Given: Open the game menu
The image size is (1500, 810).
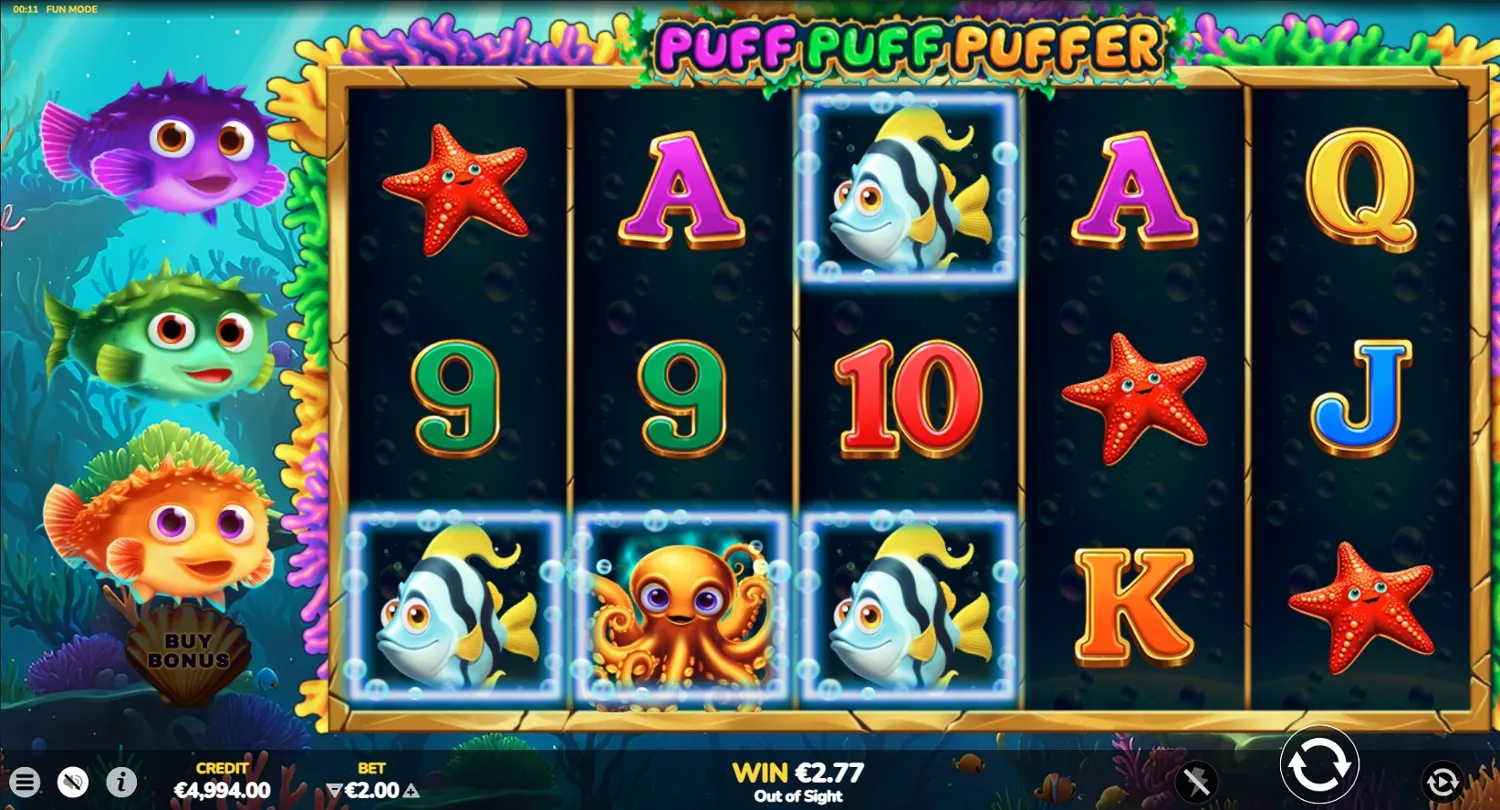Looking at the screenshot, I should pyautogui.click(x=26, y=782).
